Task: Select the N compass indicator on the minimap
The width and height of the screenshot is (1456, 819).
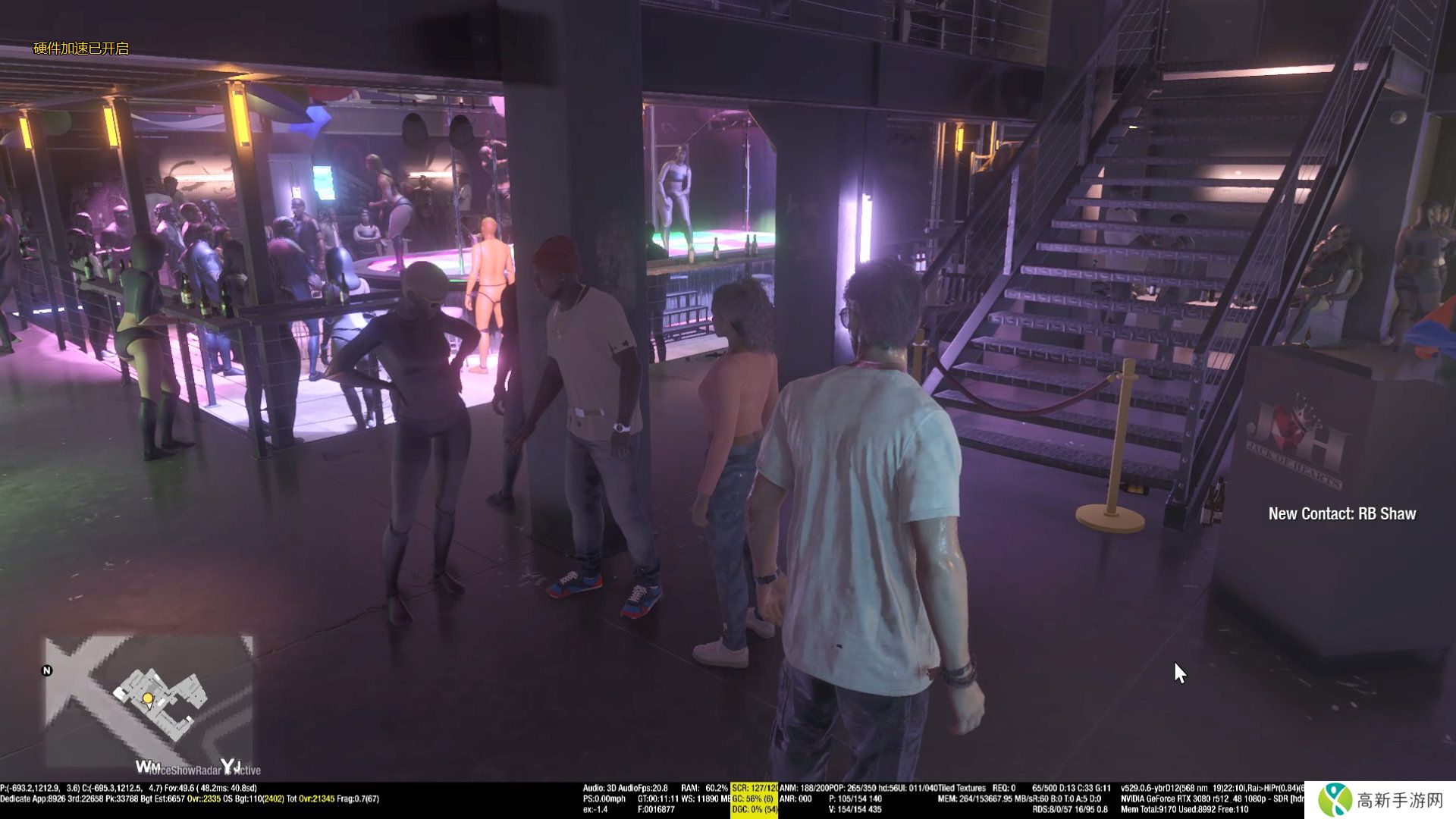Action: pos(47,670)
